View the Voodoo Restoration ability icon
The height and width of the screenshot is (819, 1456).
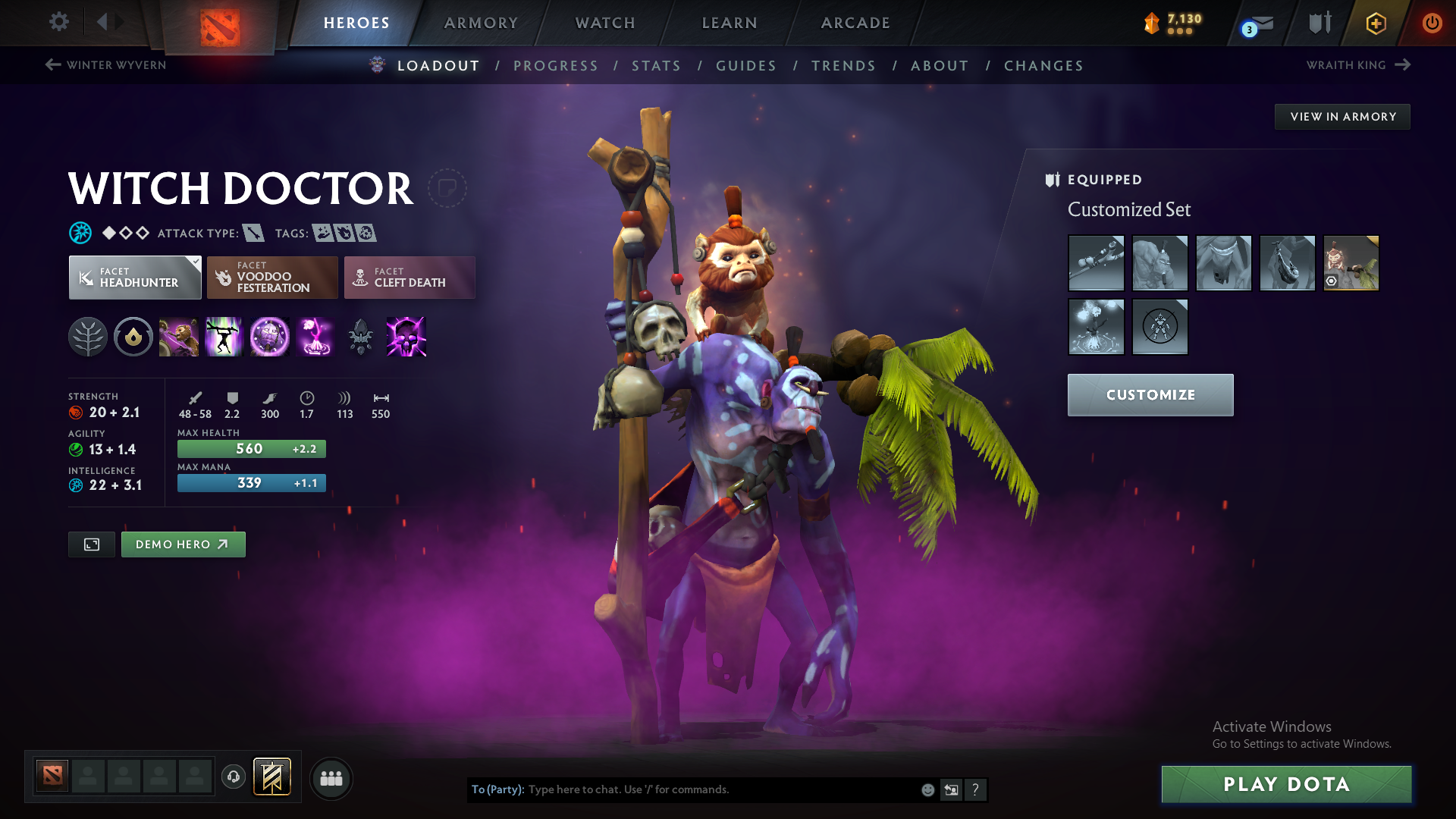pos(224,337)
